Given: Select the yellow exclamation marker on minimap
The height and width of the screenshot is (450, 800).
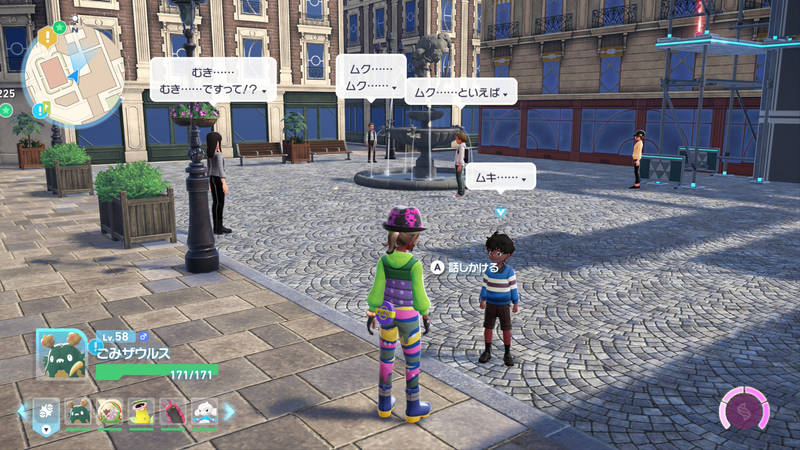Looking at the screenshot, I should [x=46, y=37].
